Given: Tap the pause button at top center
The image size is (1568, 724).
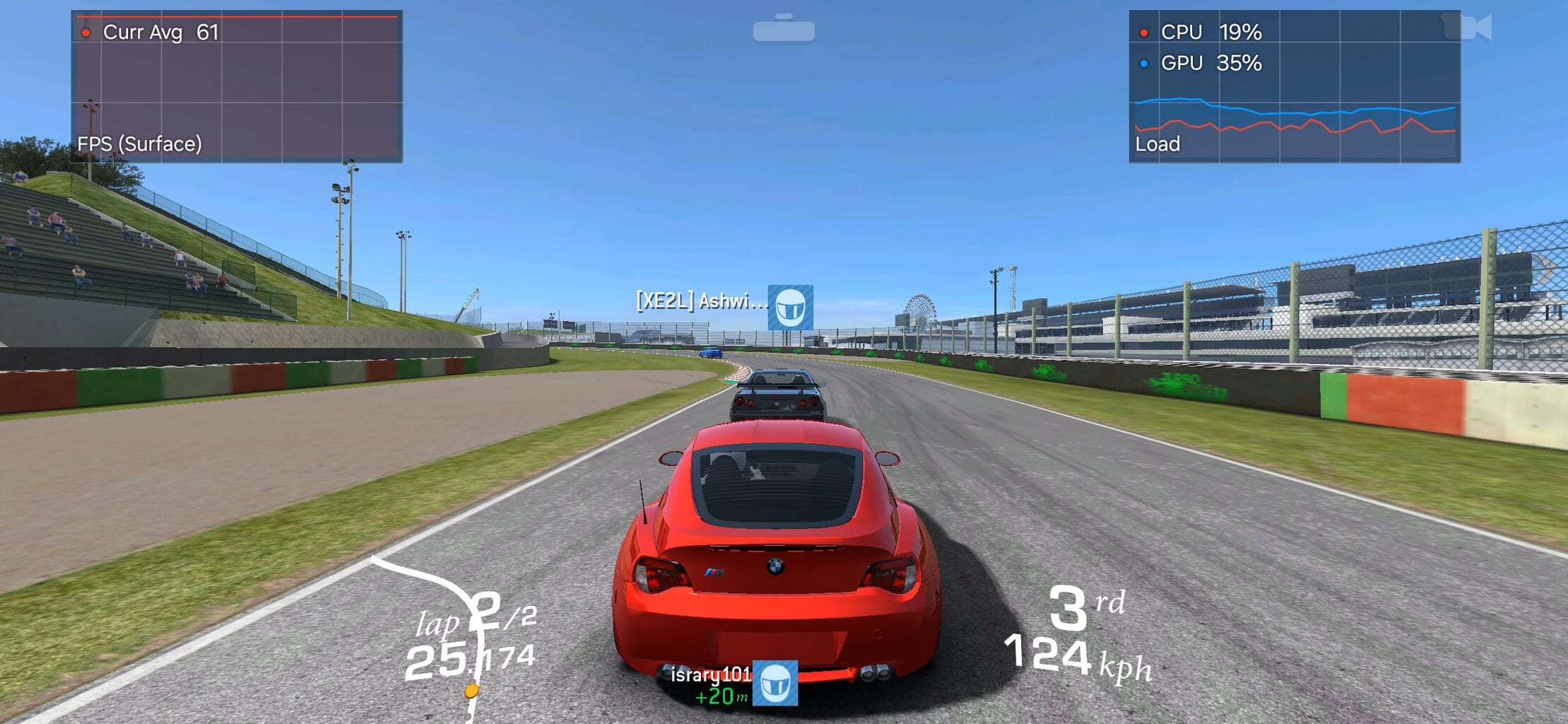Looking at the screenshot, I should (784, 30).
